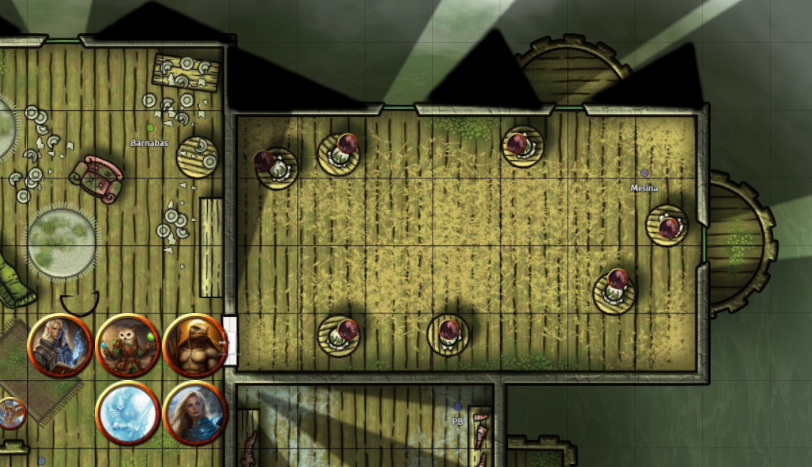Select the owl character token
Image resolution: width=812 pixels, height=467 pixels.
click(128, 345)
